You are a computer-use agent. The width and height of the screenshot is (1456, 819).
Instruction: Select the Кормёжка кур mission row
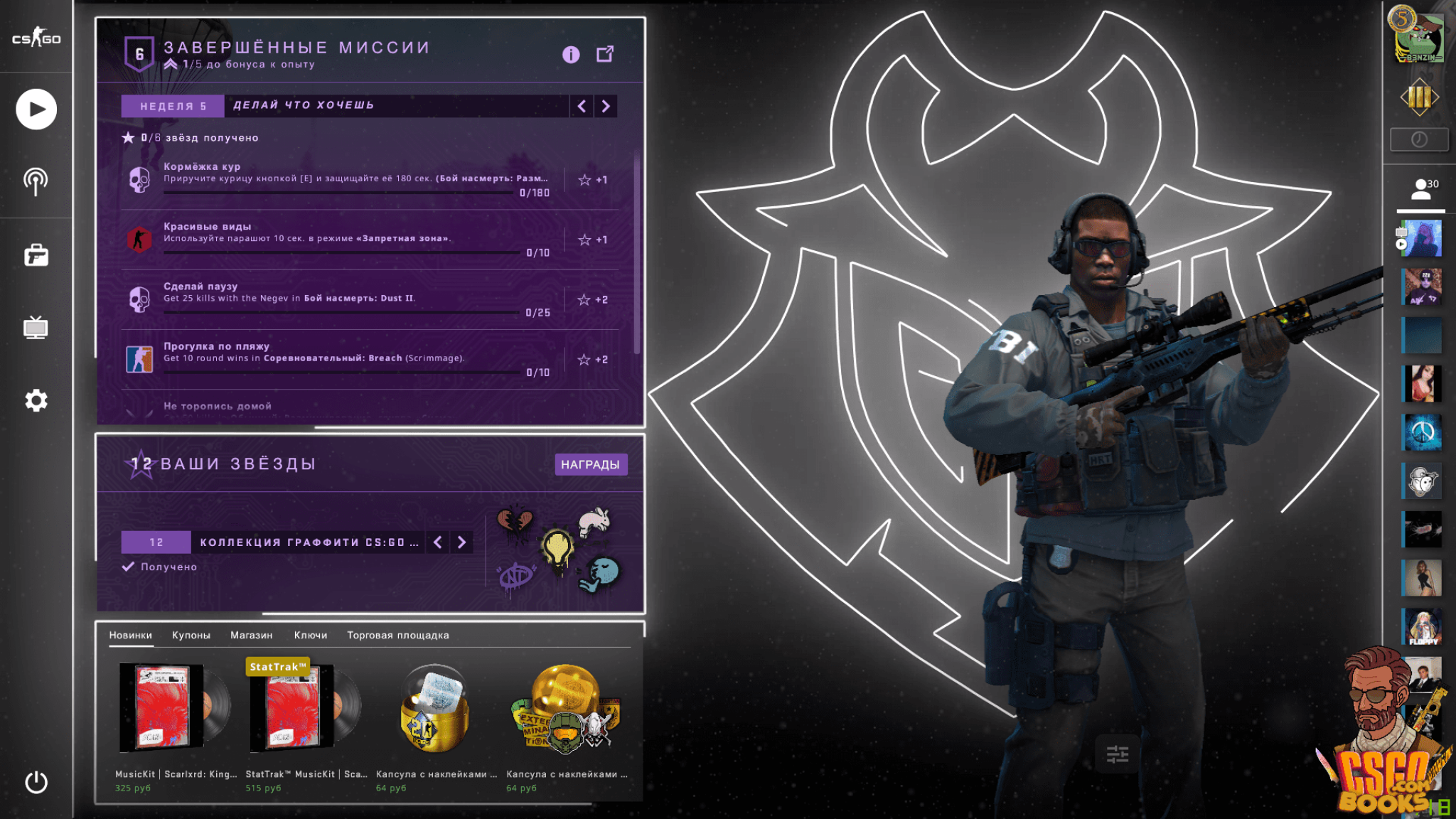click(355, 179)
